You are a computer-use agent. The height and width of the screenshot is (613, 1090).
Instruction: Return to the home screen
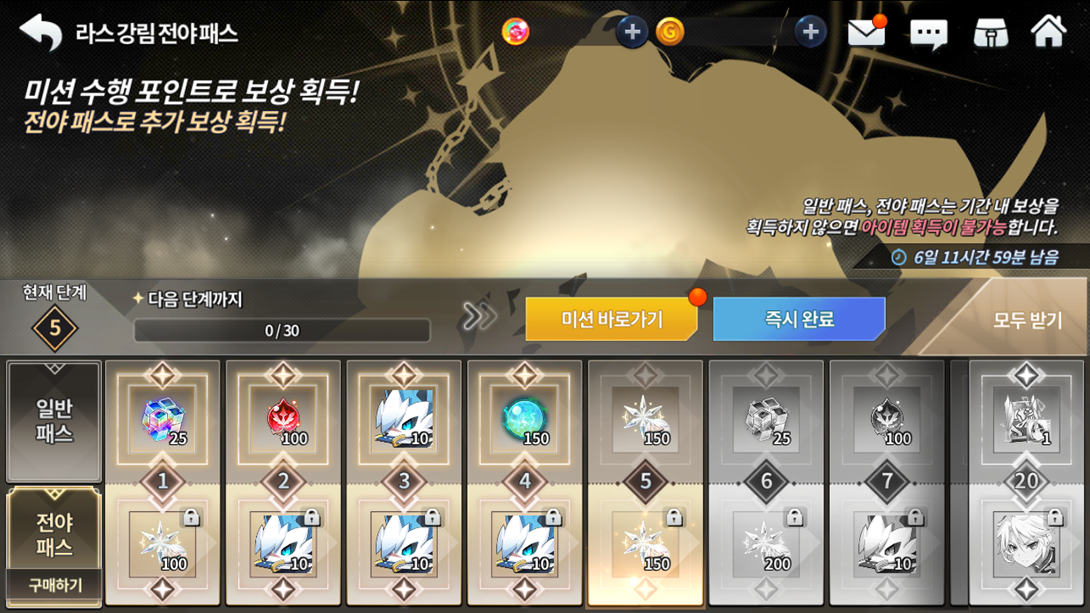click(1048, 32)
